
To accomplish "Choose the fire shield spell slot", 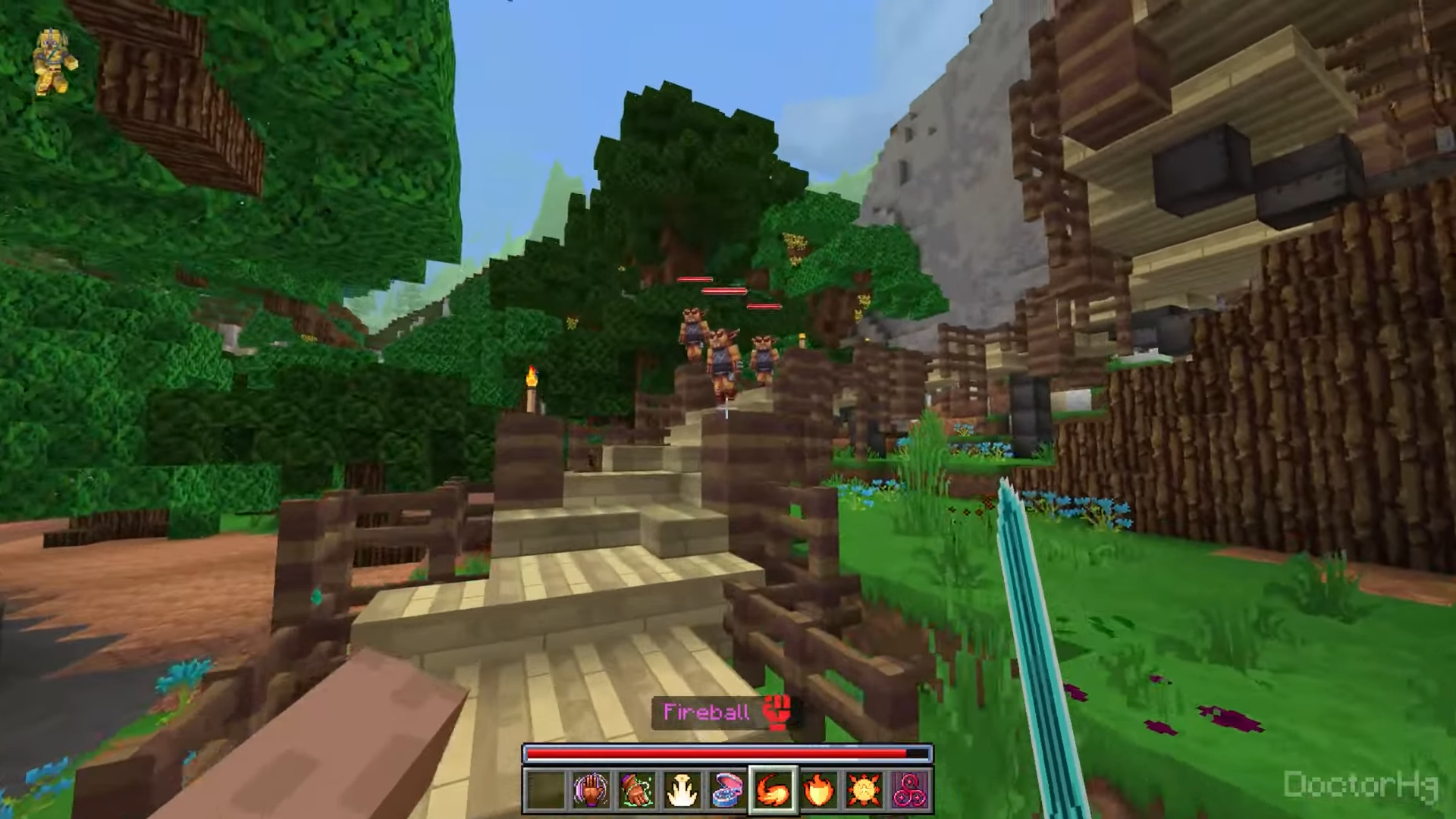I will click(819, 790).
